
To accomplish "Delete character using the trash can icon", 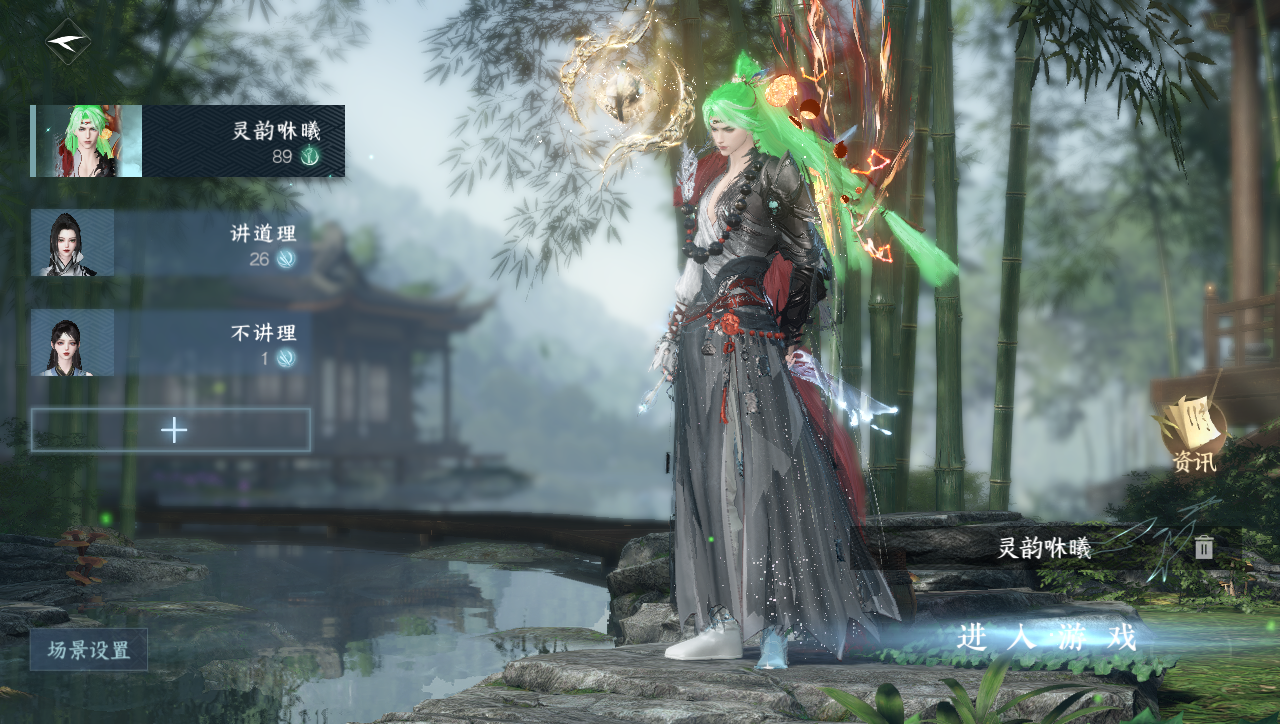I will tap(1204, 547).
